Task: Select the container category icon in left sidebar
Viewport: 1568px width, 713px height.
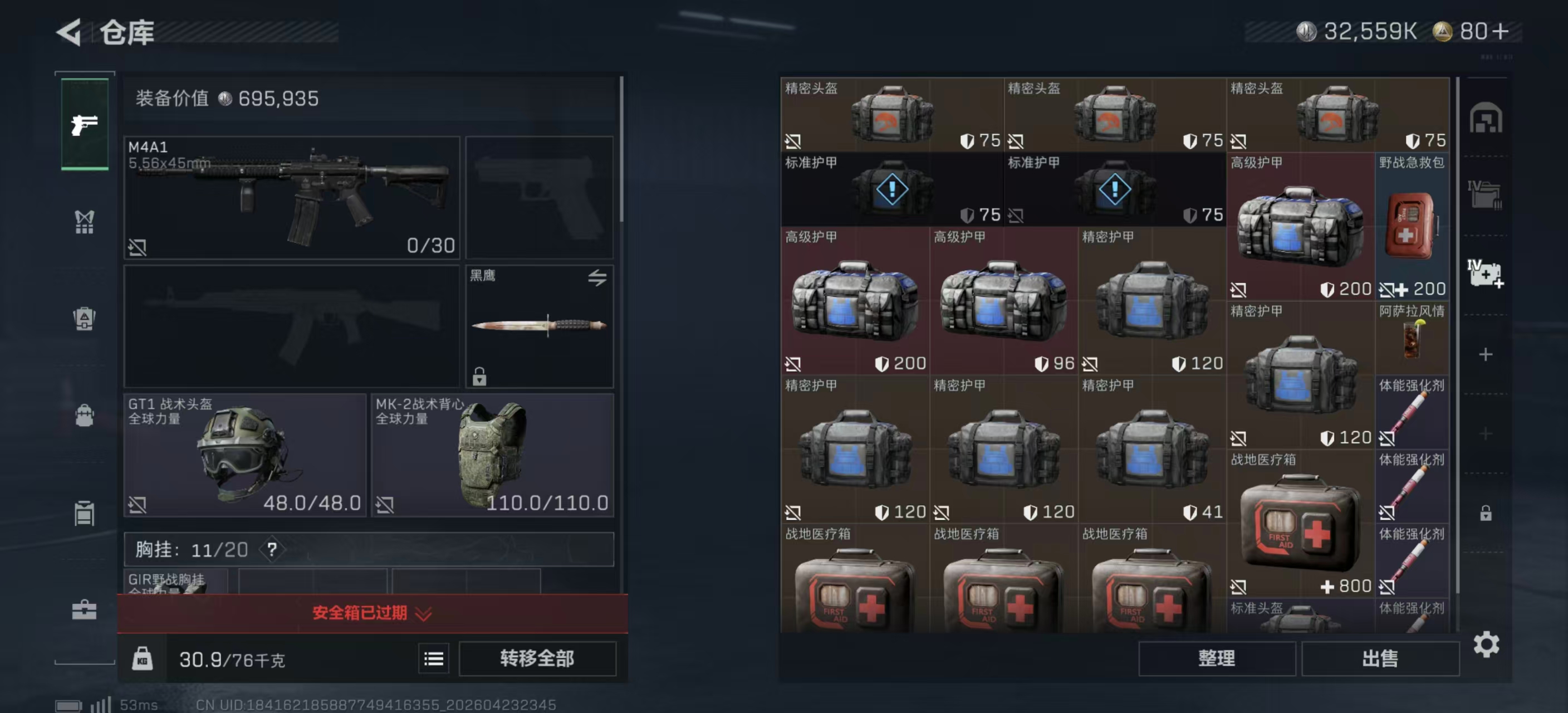Action: [85, 512]
